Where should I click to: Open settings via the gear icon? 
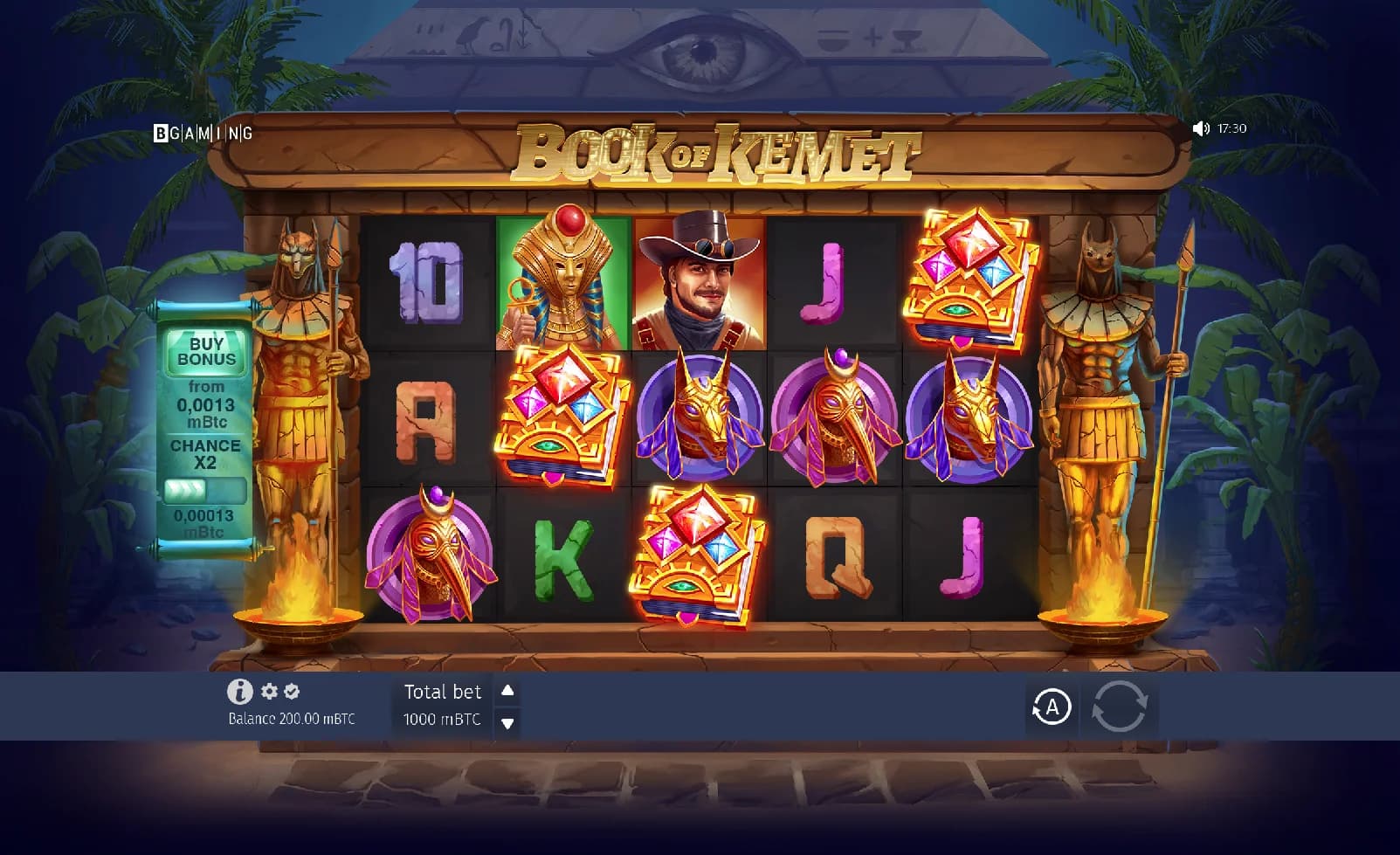(269, 692)
